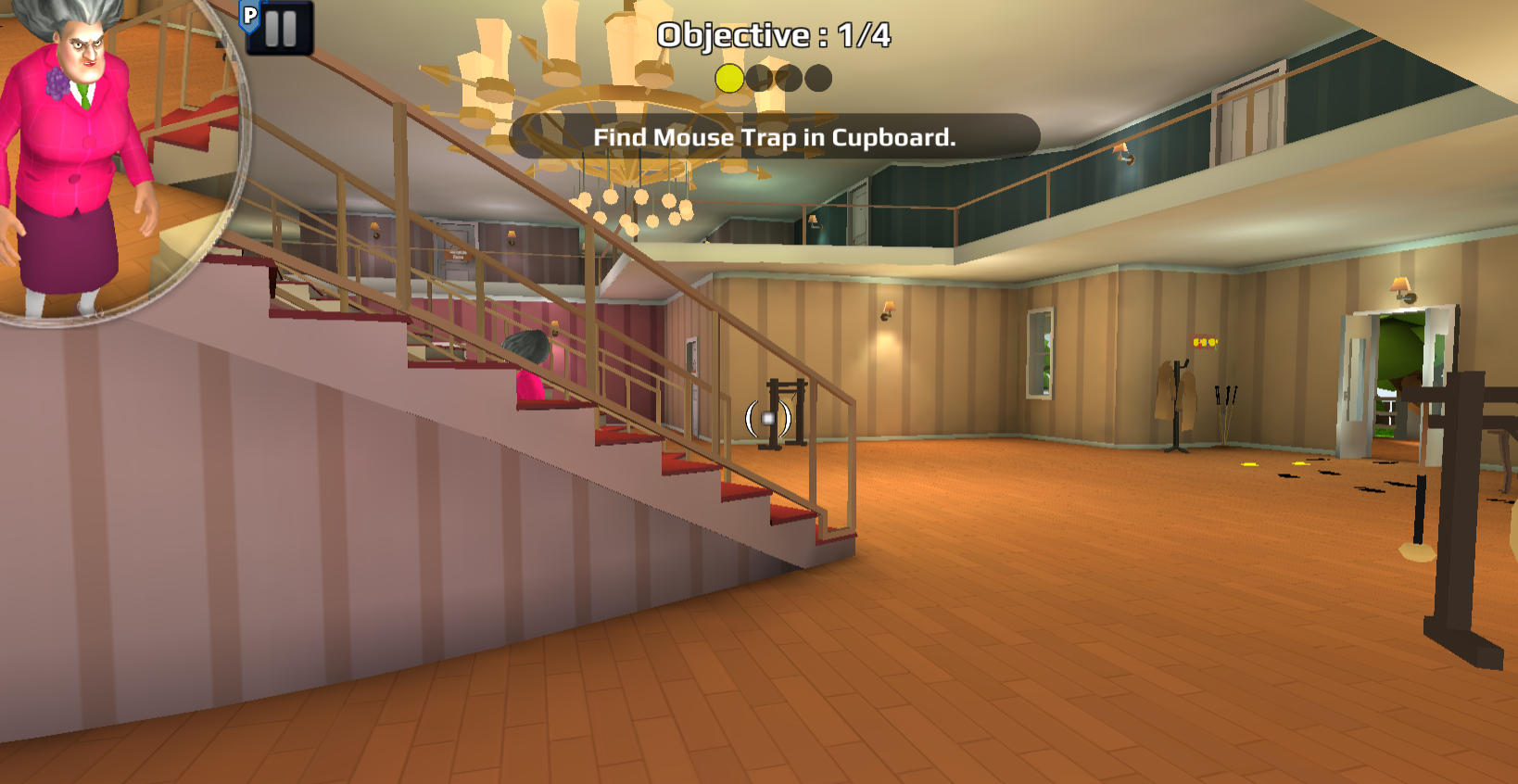Click Miss T standing on the stairs
The width and height of the screenshot is (1518, 784).
(530, 371)
